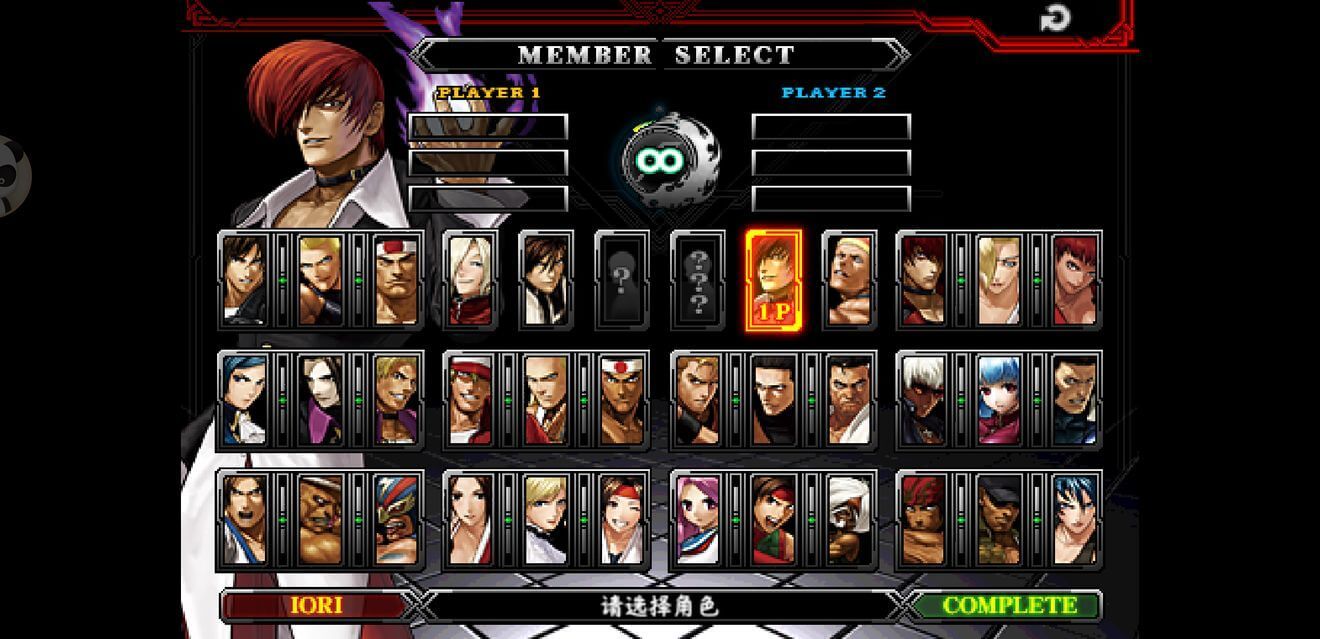Choose Joe with the rising sun headband
Screen dimensions: 1320x639
[x=622, y=400]
